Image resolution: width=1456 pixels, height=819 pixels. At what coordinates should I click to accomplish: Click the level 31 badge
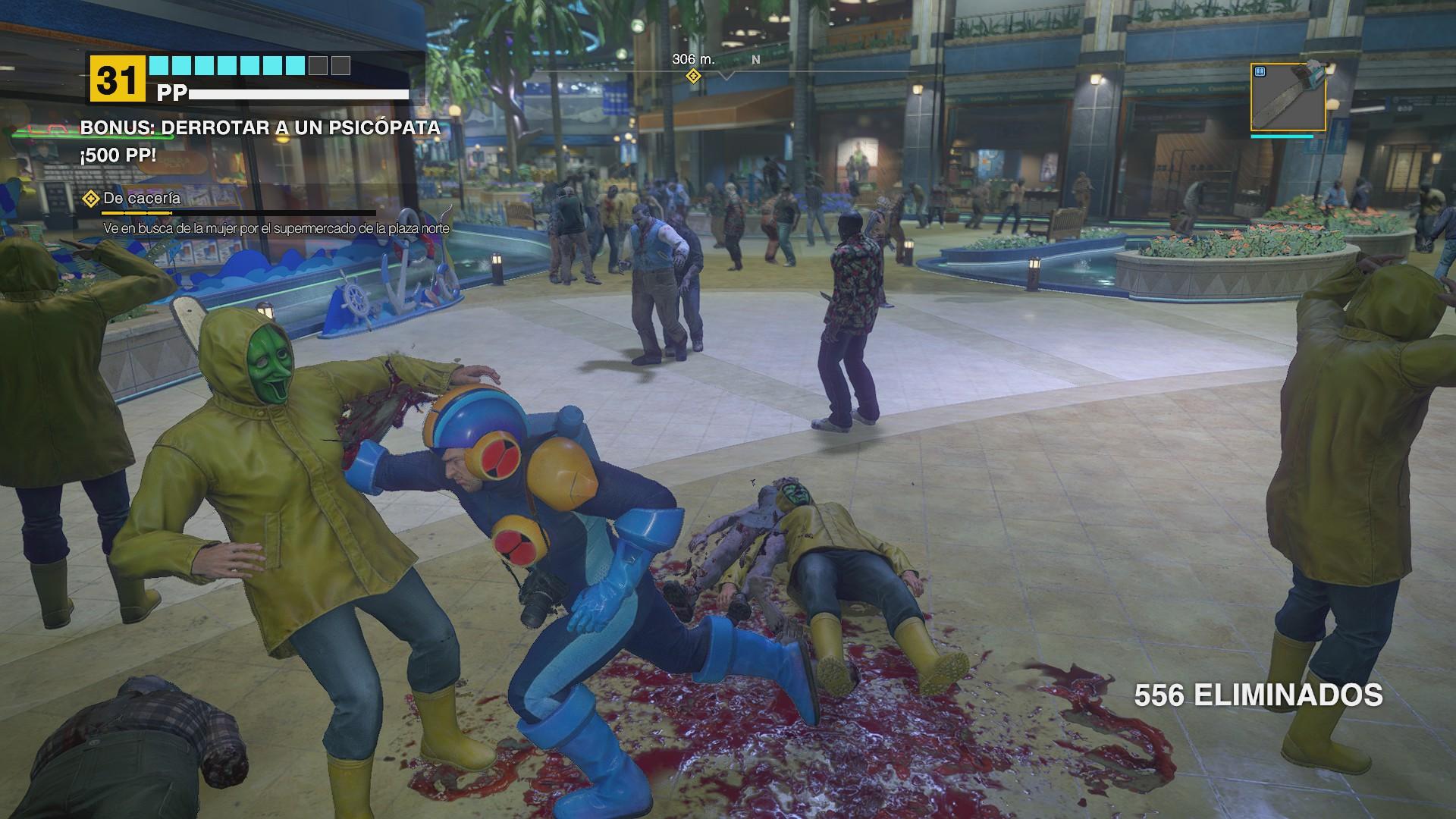117,80
